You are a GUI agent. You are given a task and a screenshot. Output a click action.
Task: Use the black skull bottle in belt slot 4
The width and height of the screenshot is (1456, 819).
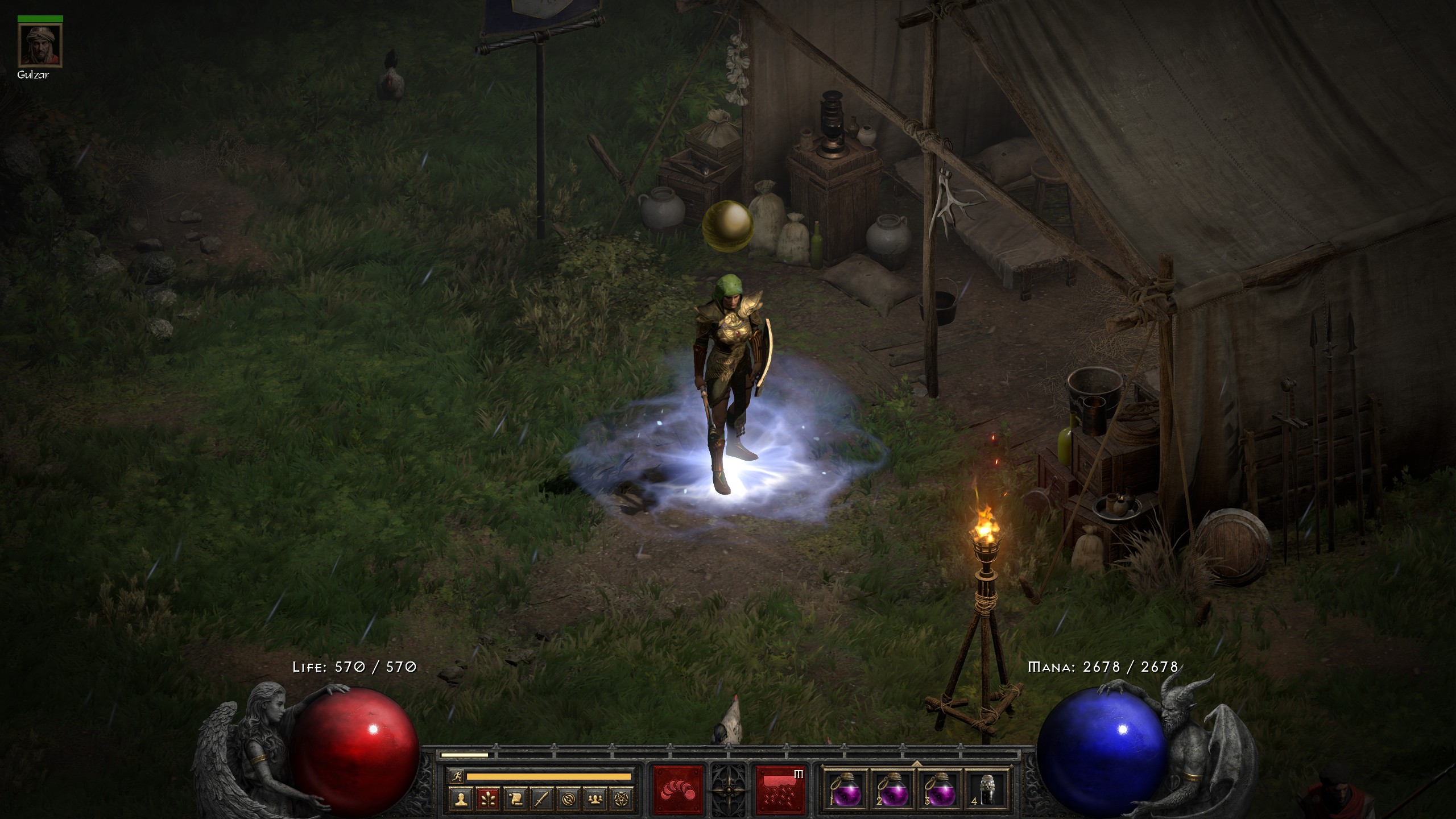(x=987, y=791)
